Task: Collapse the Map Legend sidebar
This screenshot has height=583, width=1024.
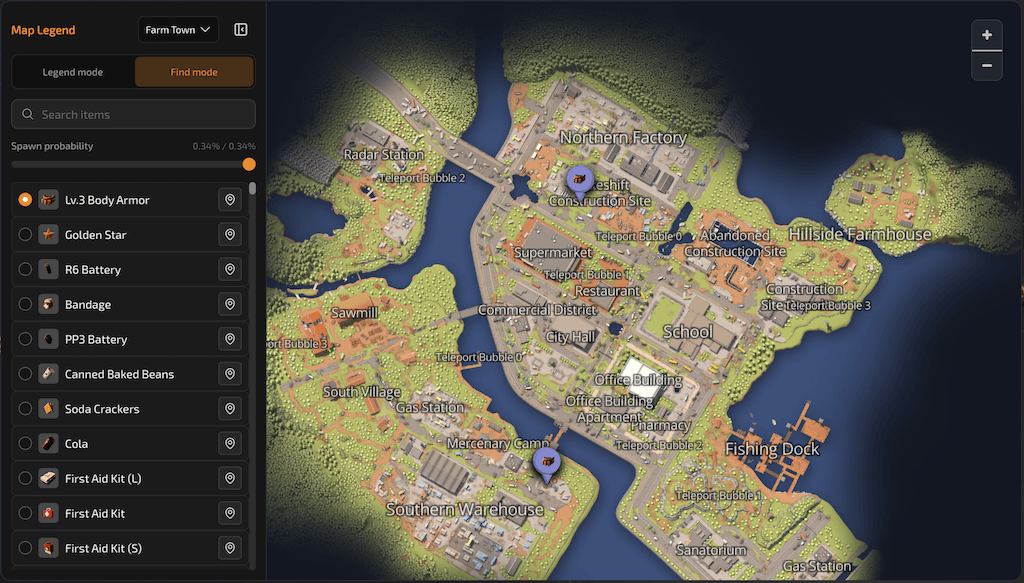Action: tap(241, 30)
